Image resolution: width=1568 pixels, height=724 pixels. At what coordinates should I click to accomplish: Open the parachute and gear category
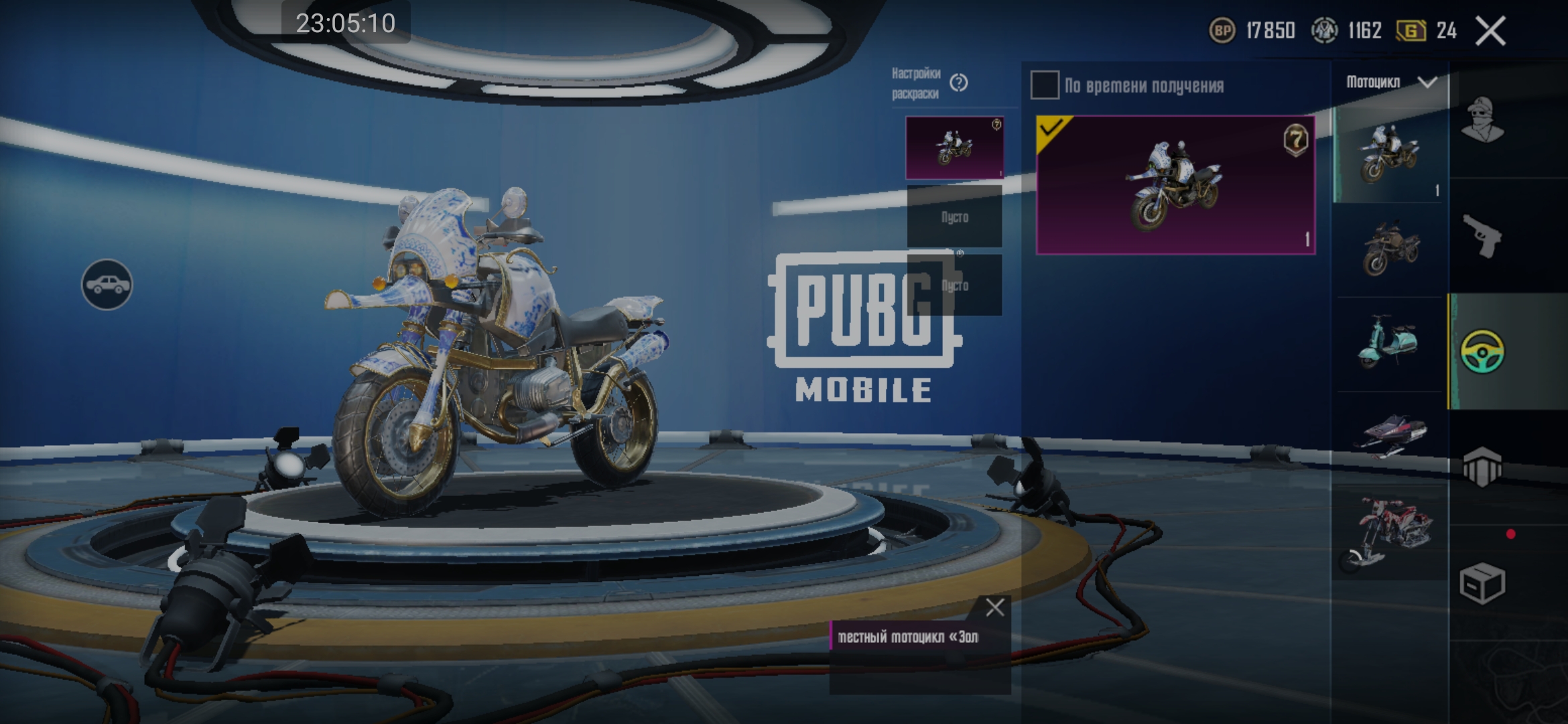(x=1482, y=467)
